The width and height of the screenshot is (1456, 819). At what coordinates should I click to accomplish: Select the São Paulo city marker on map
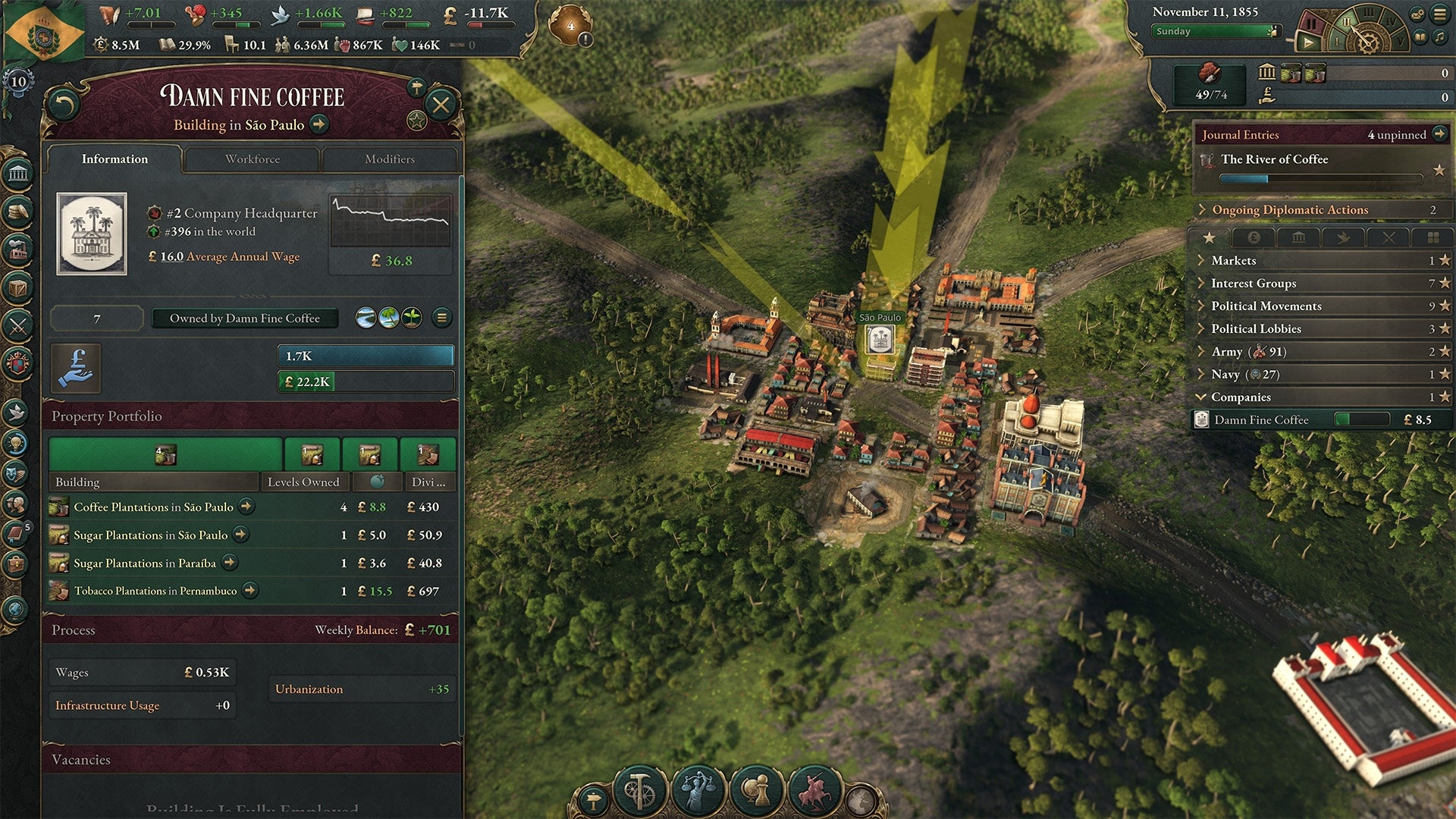[880, 340]
